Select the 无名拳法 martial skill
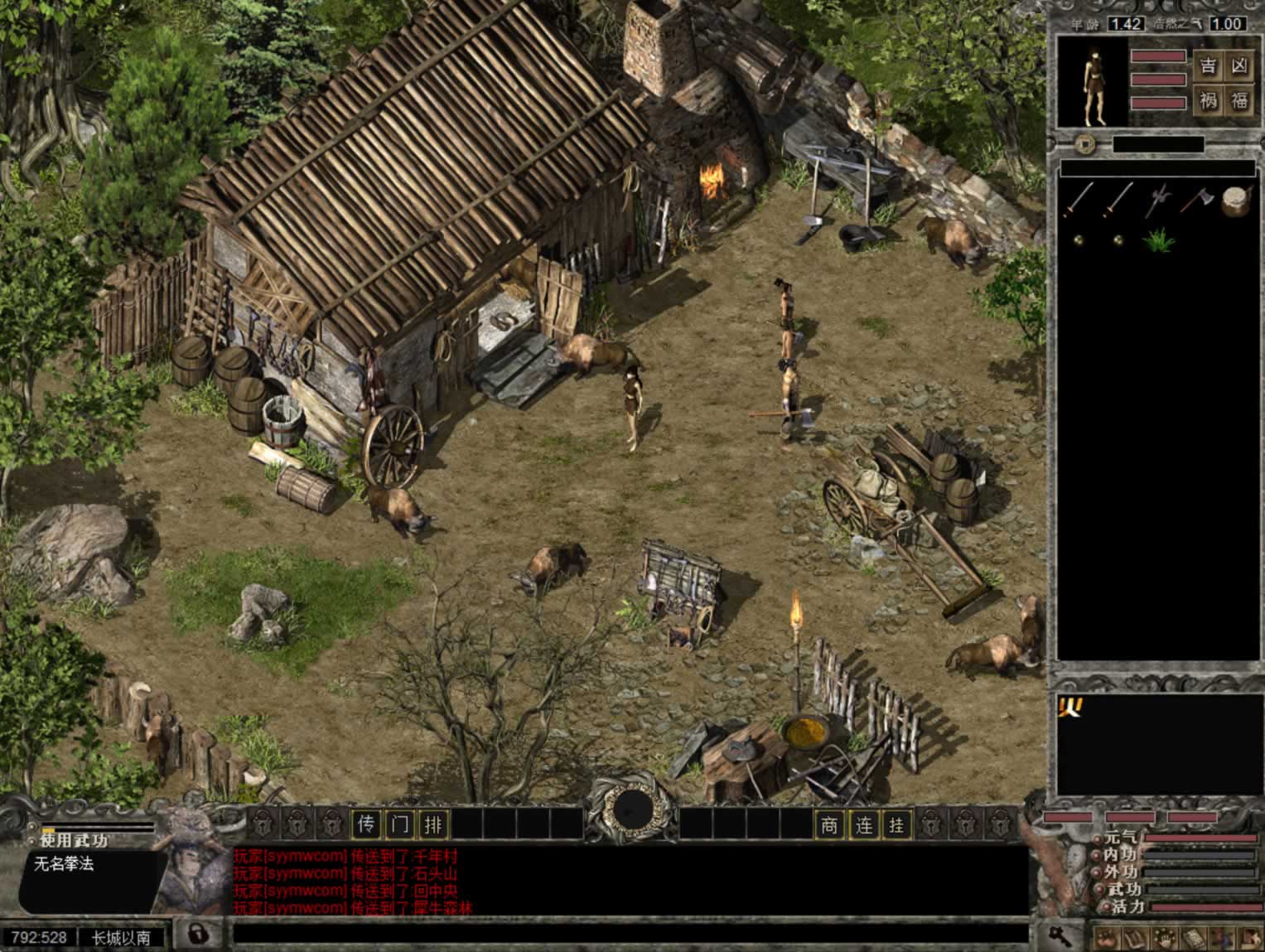 (x=64, y=864)
